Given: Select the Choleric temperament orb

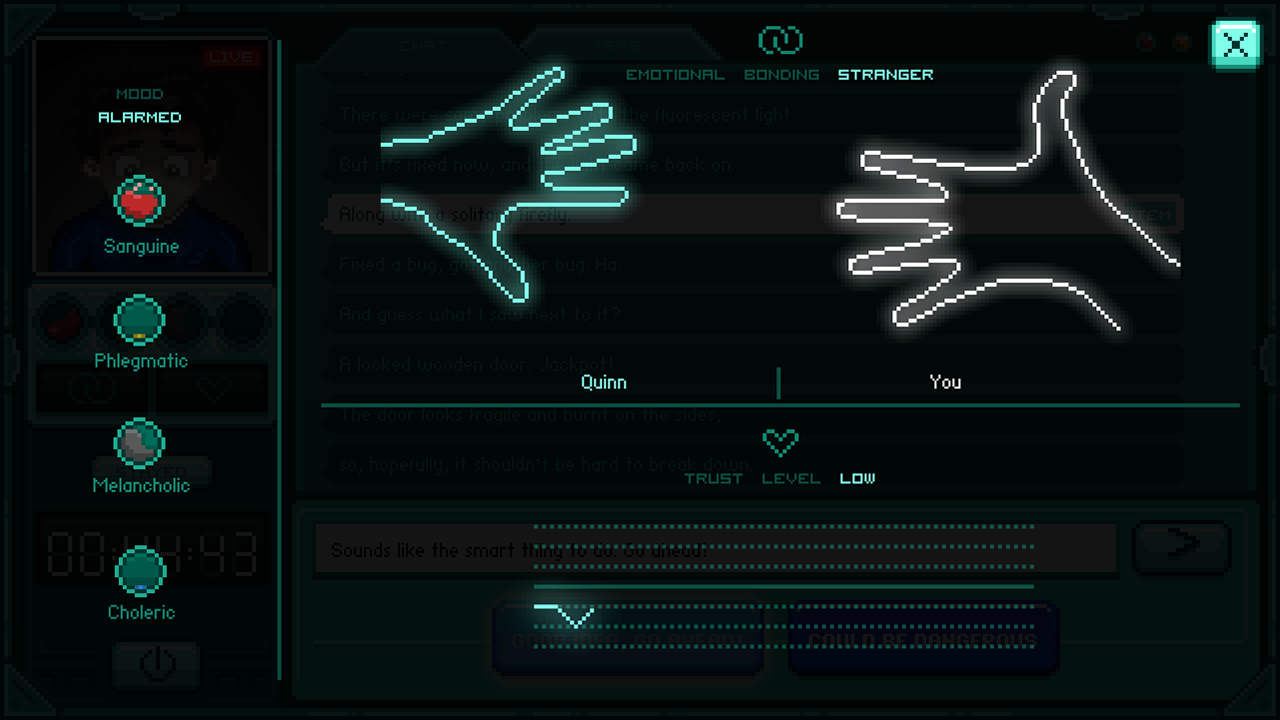Looking at the screenshot, I should click(x=141, y=572).
